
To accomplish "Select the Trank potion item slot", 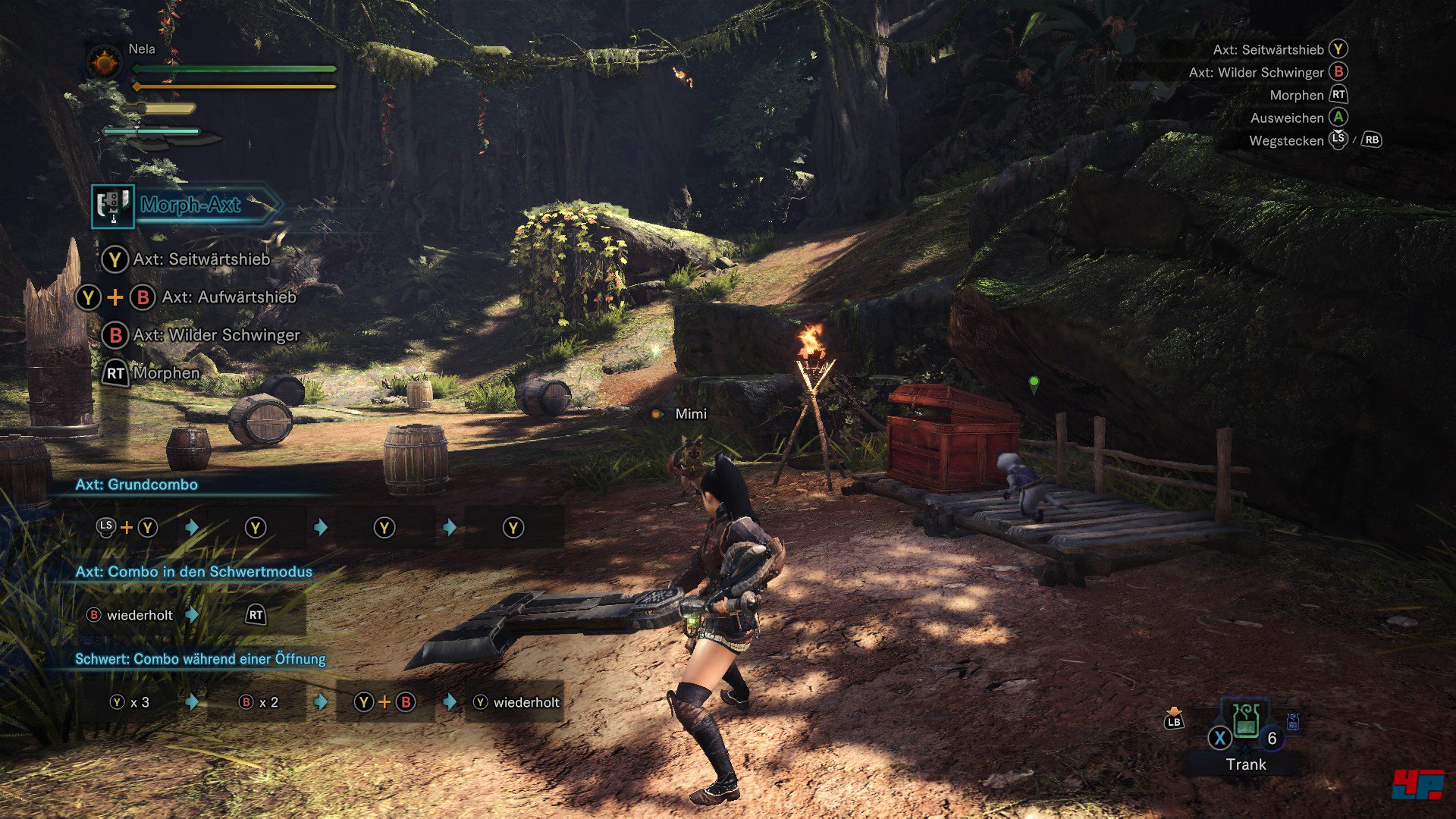I will point(1246,720).
